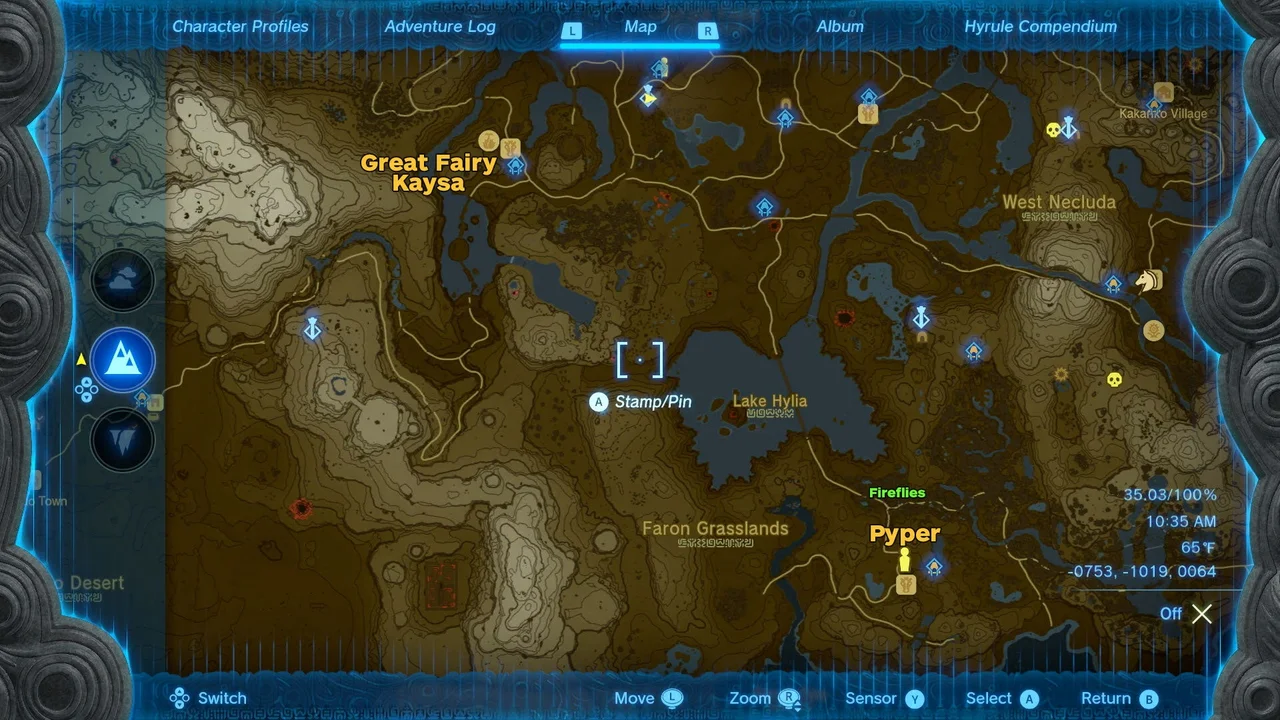Switch to the Sky map layer clouds icon
This screenshot has height=720, width=1280.
[x=122, y=280]
